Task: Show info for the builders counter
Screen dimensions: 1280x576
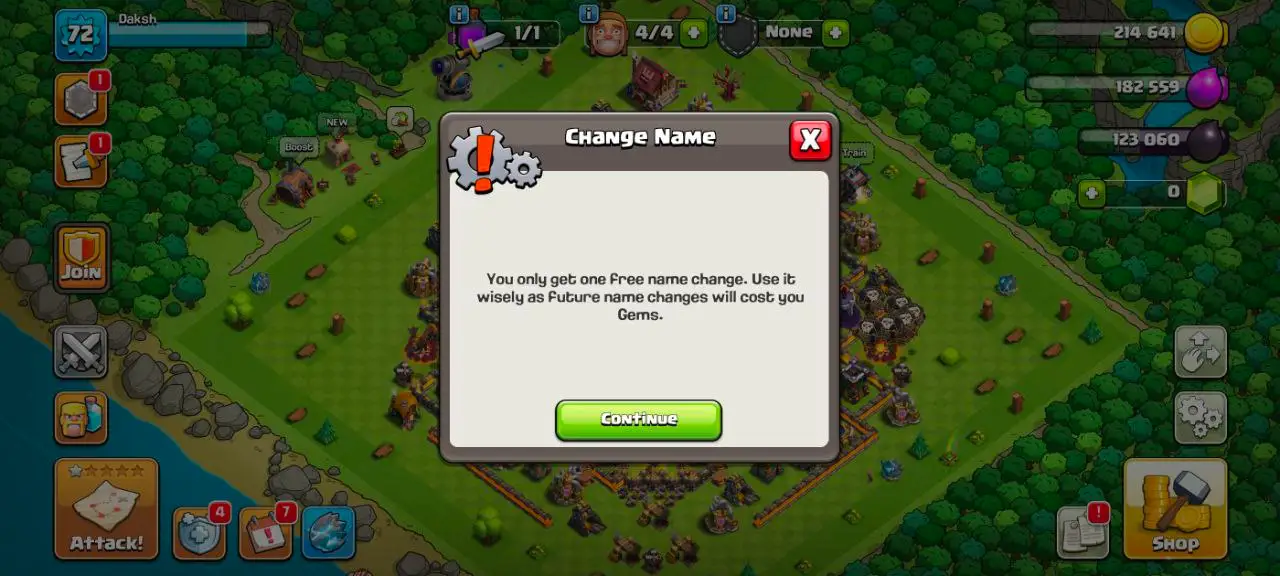Action: [x=589, y=14]
